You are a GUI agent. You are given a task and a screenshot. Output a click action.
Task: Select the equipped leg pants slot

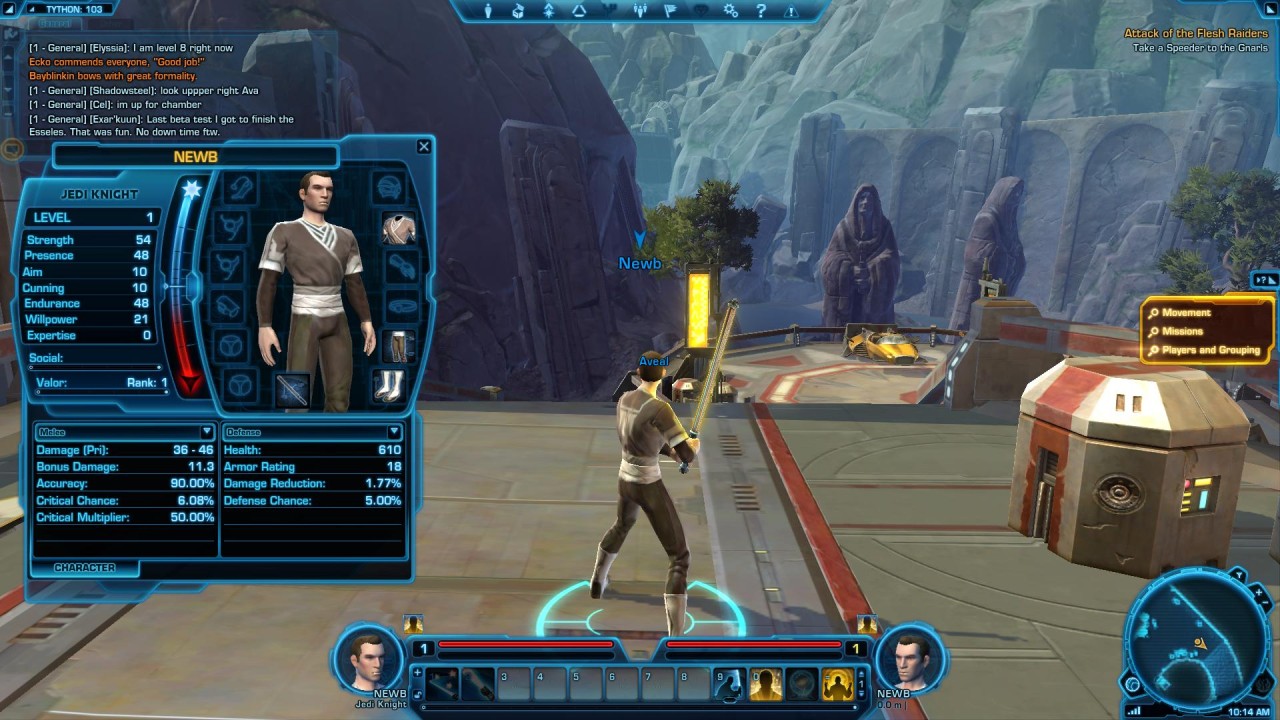(399, 346)
